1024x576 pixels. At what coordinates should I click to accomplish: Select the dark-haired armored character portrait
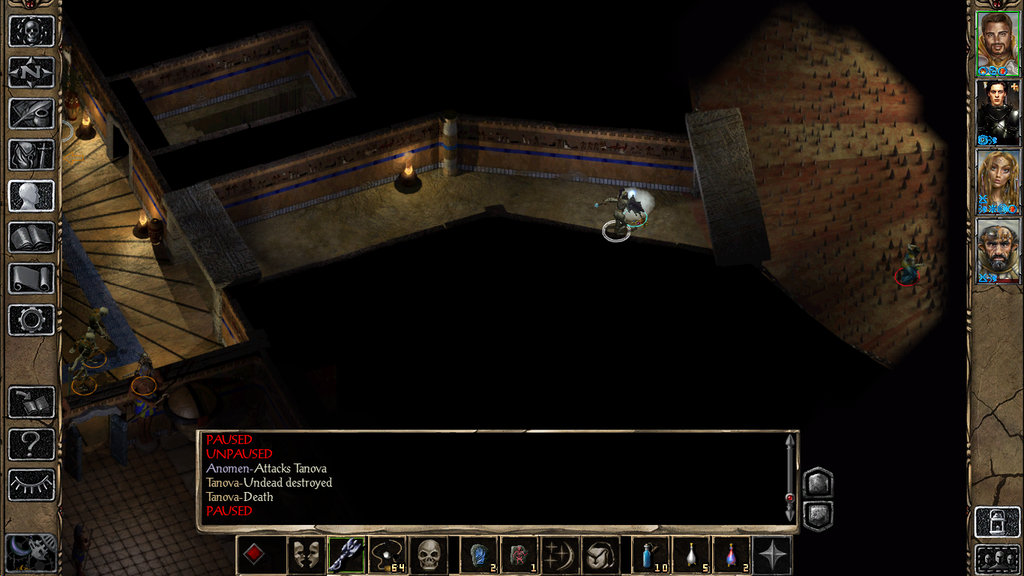[x=997, y=111]
